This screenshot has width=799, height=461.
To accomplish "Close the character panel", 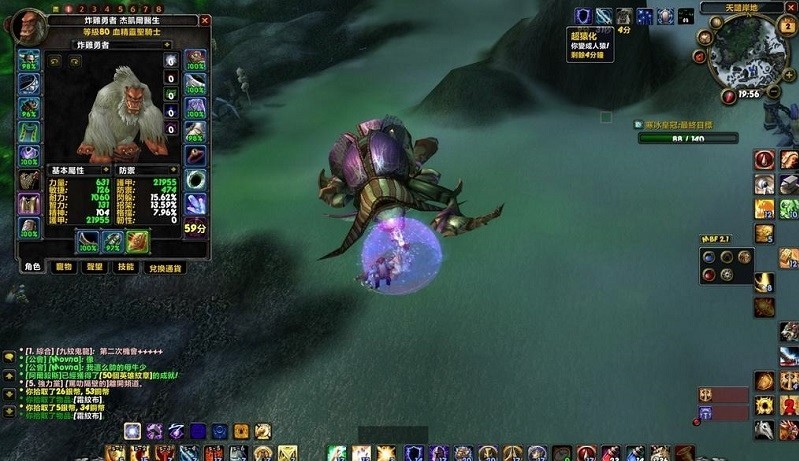I will pyautogui.click(x=205, y=20).
